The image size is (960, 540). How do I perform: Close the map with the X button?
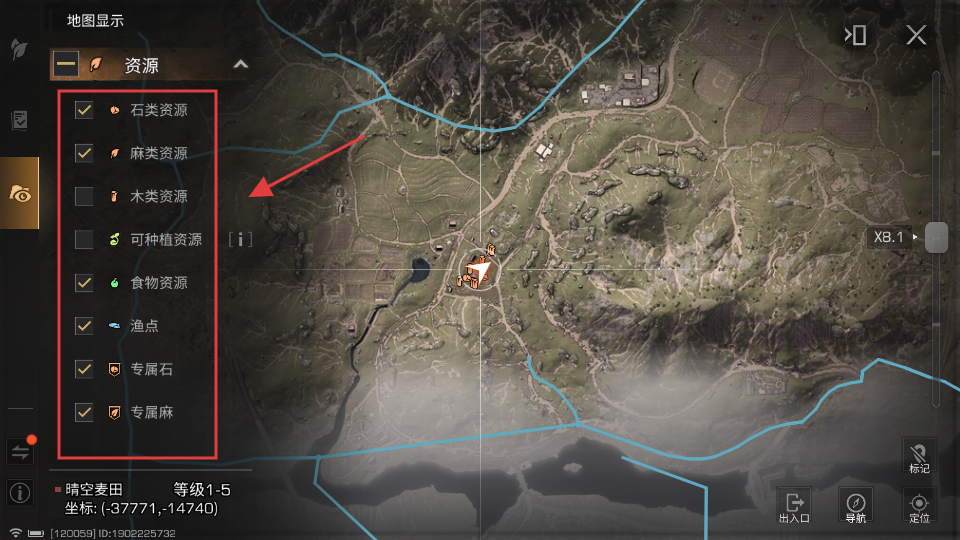tap(916, 36)
